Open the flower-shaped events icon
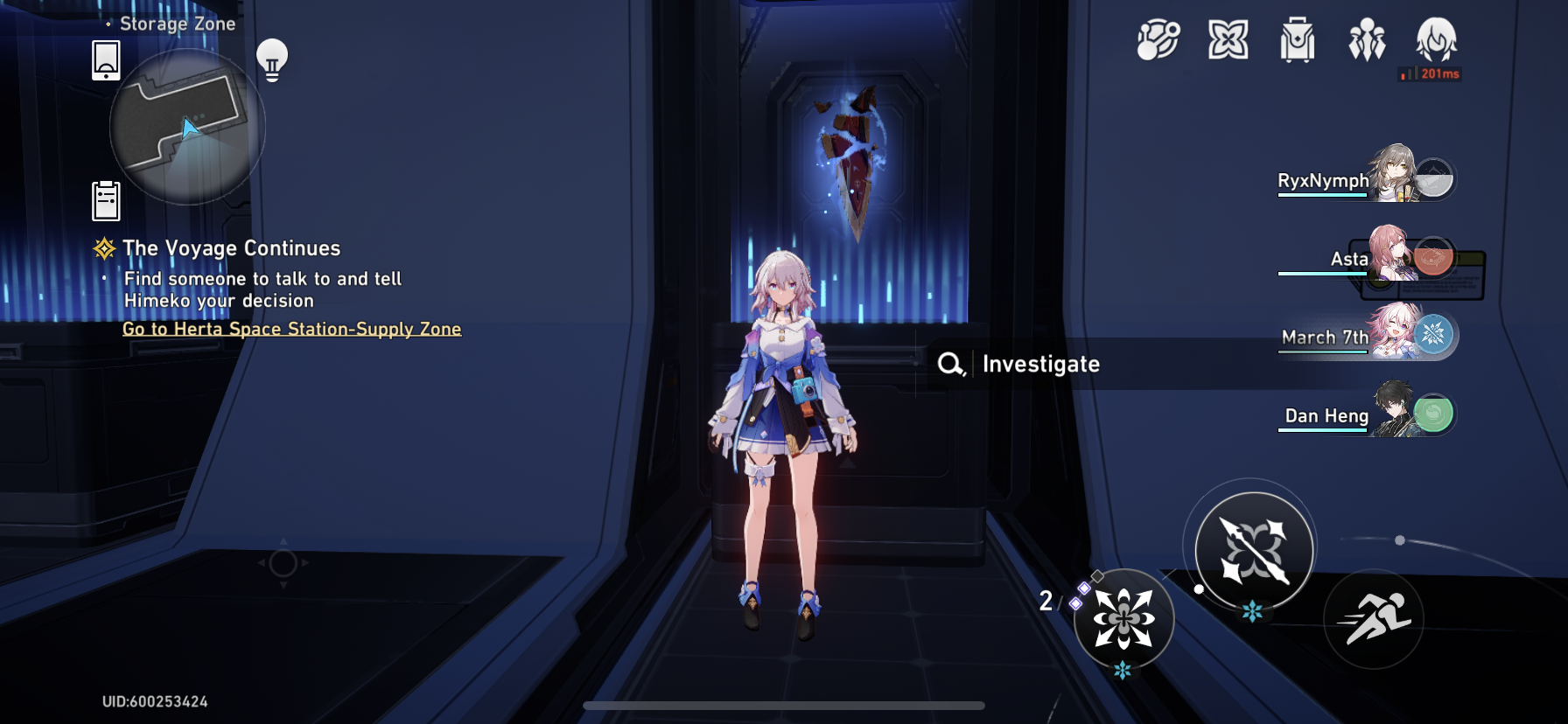Screen dimensions: 1568x724 (x=1229, y=39)
